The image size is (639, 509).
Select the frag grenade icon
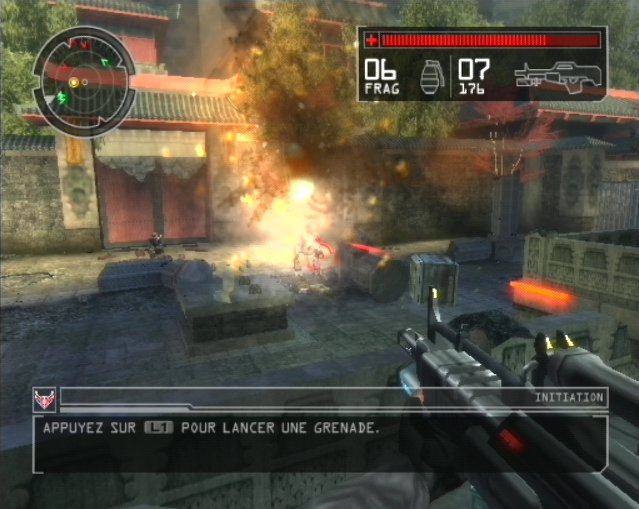pyautogui.click(x=430, y=77)
